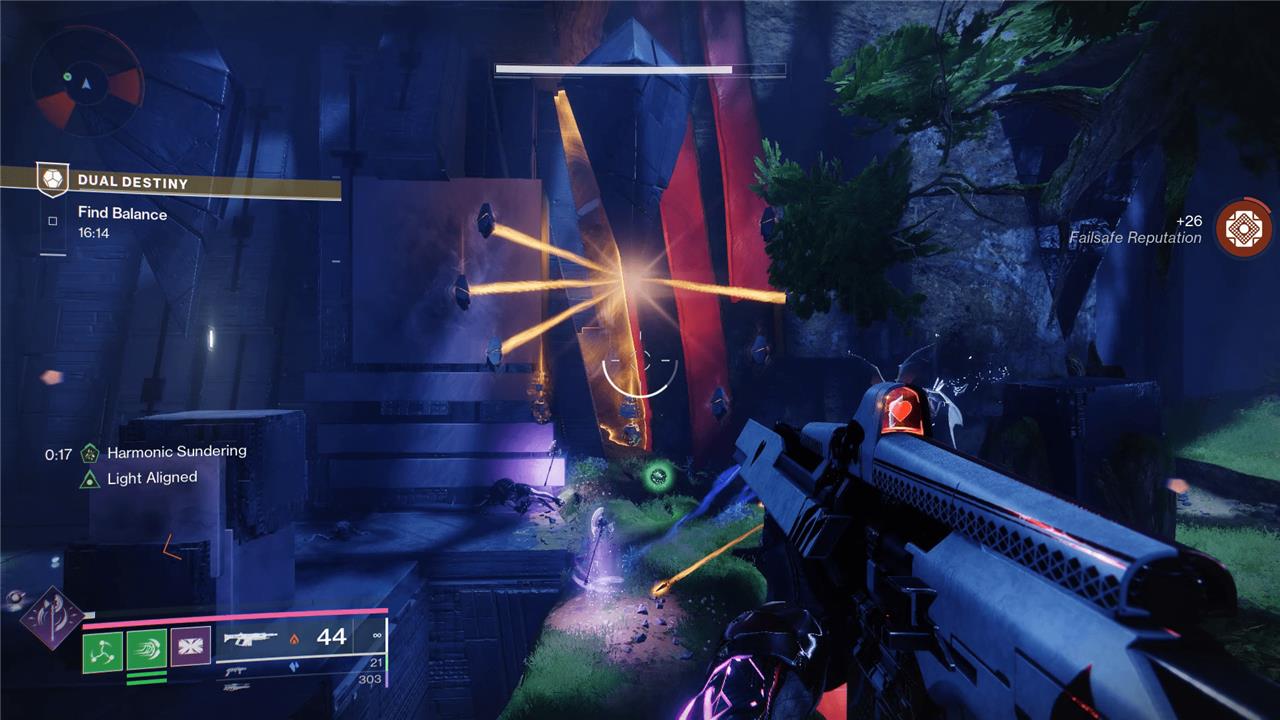Select the Find Balance objective
The height and width of the screenshot is (720, 1280).
122,214
